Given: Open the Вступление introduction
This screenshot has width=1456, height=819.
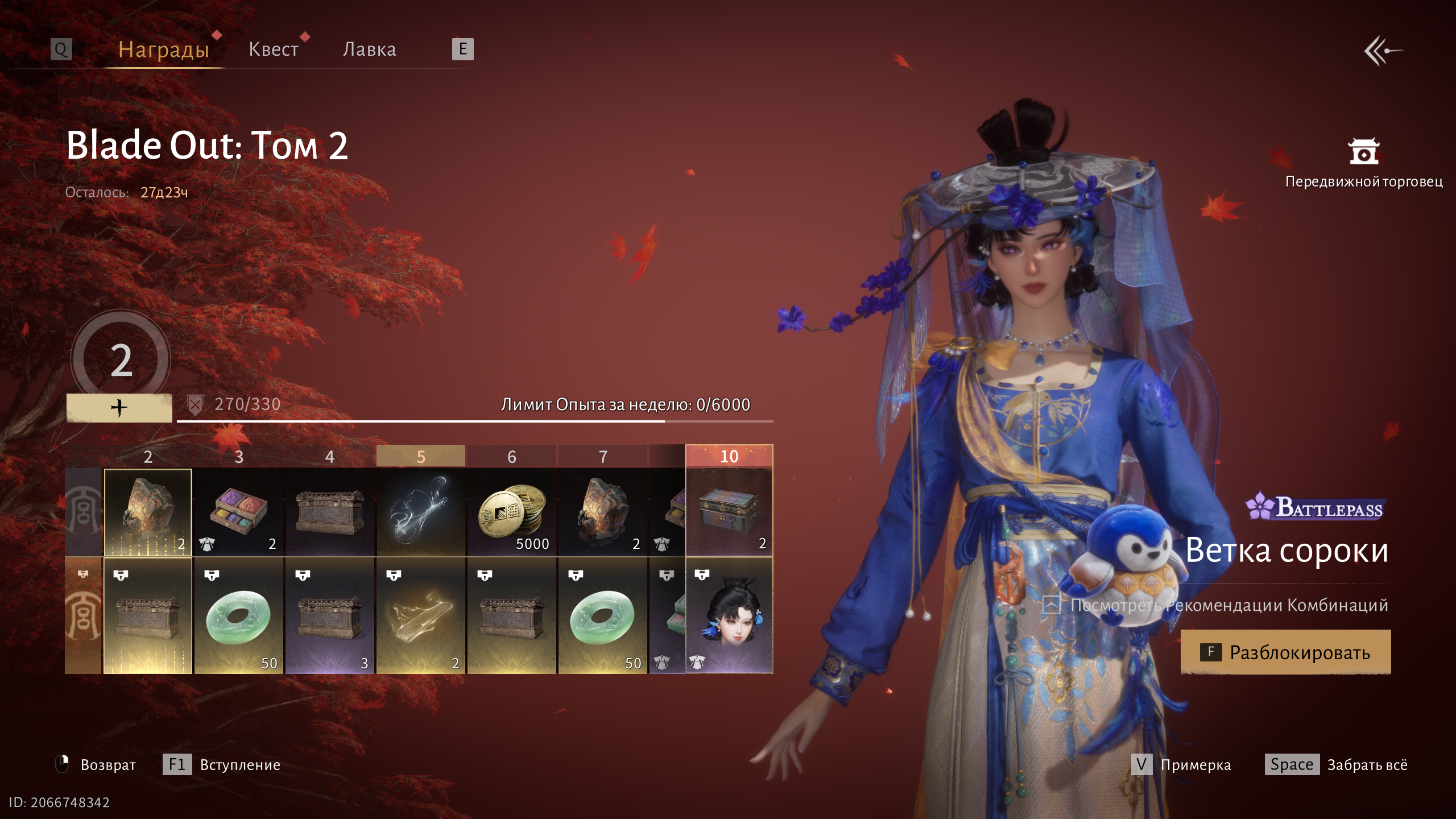Looking at the screenshot, I should [x=222, y=764].
